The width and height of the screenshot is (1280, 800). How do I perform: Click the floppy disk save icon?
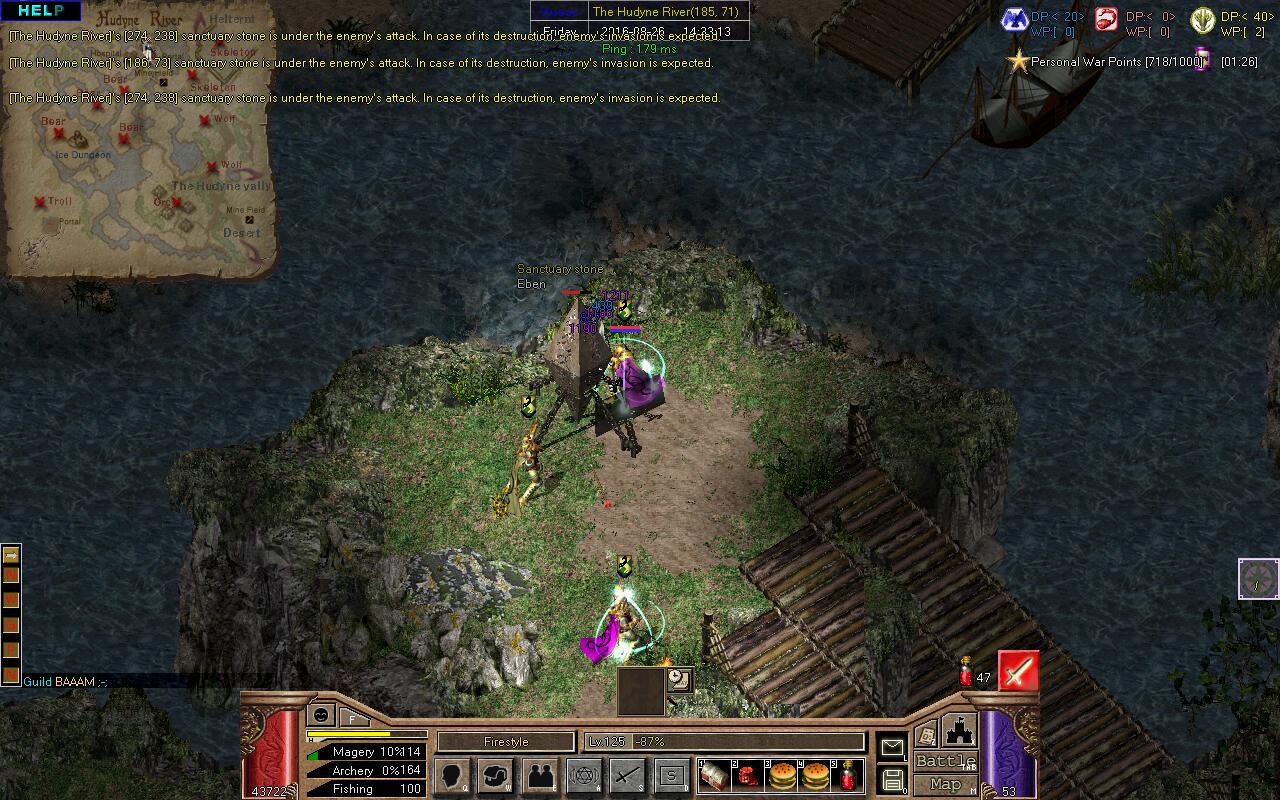point(892,780)
